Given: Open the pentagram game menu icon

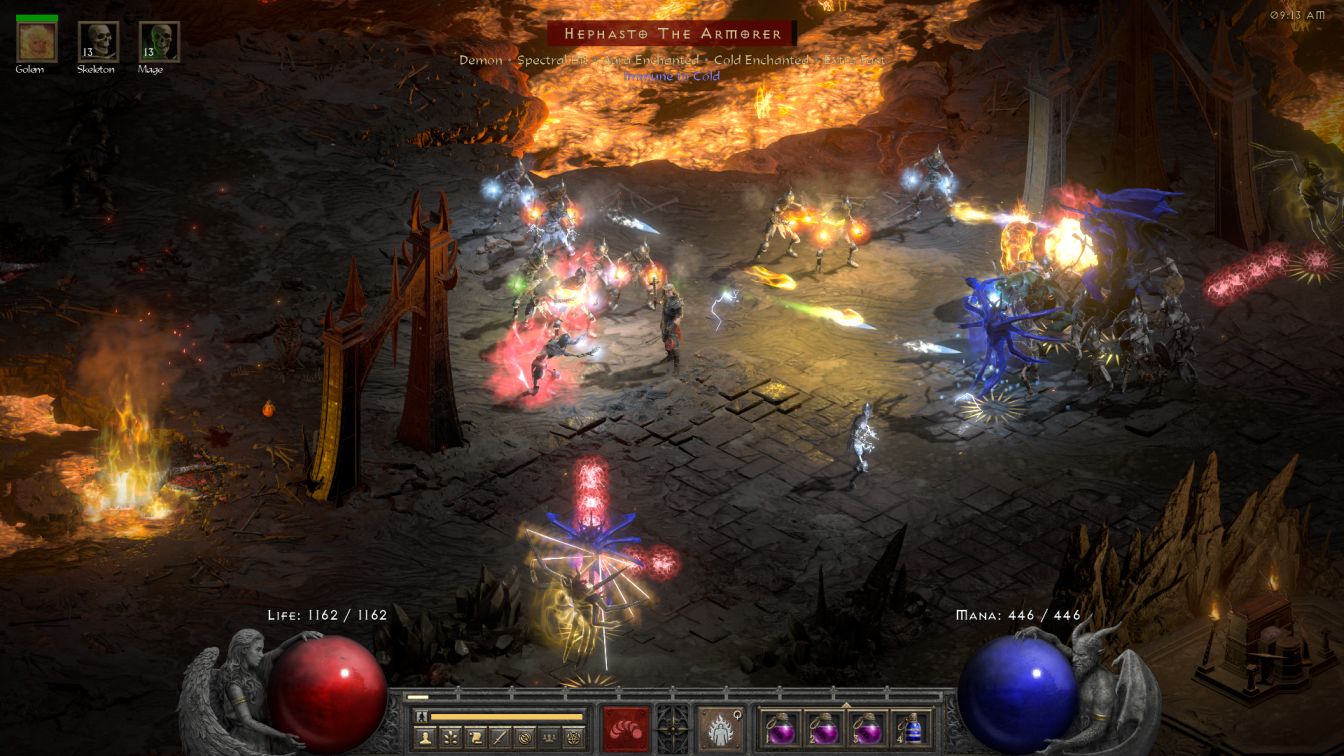Looking at the screenshot, I should (574, 738).
